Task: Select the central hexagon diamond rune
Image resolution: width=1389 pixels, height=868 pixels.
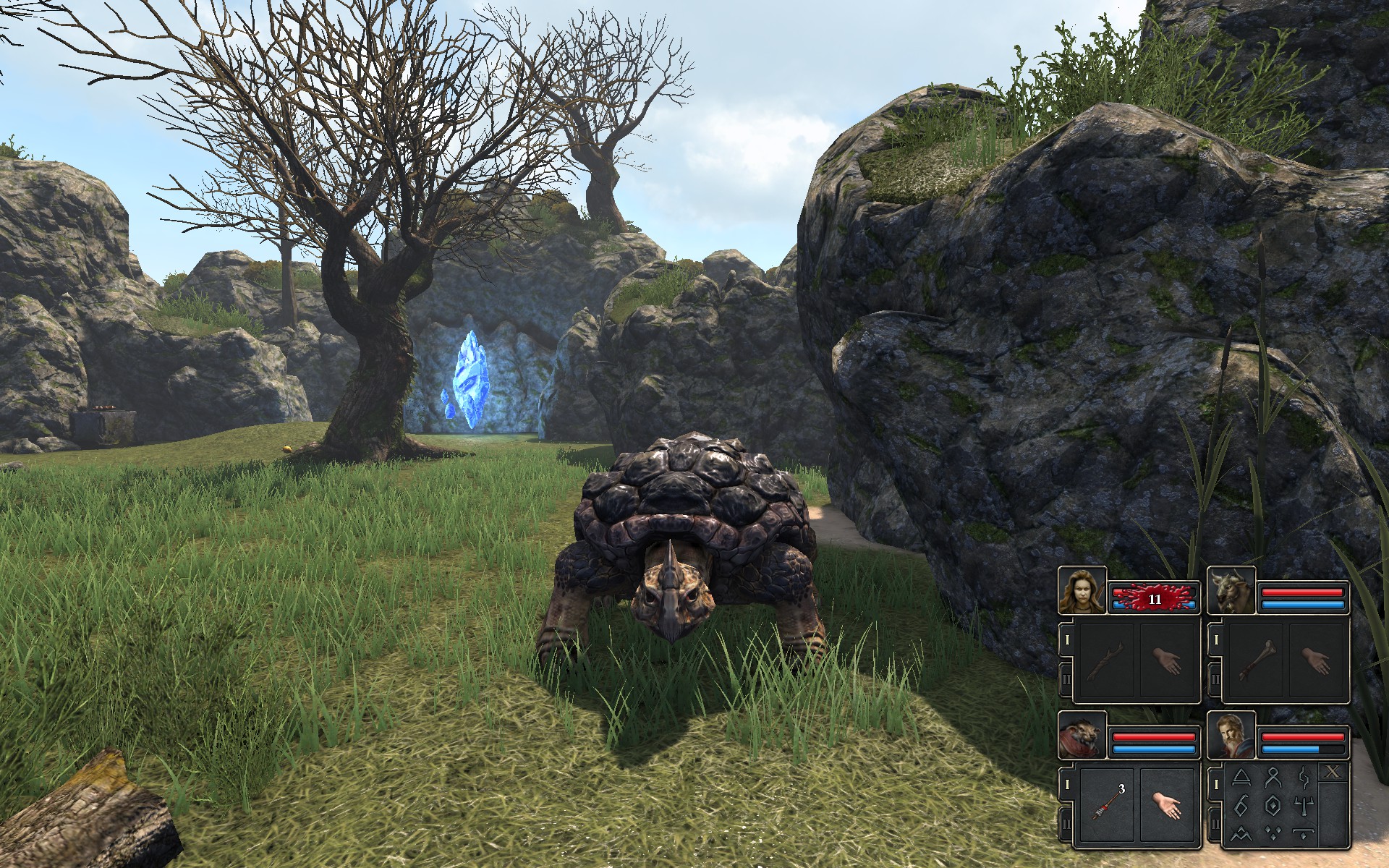Action: 1272,805
